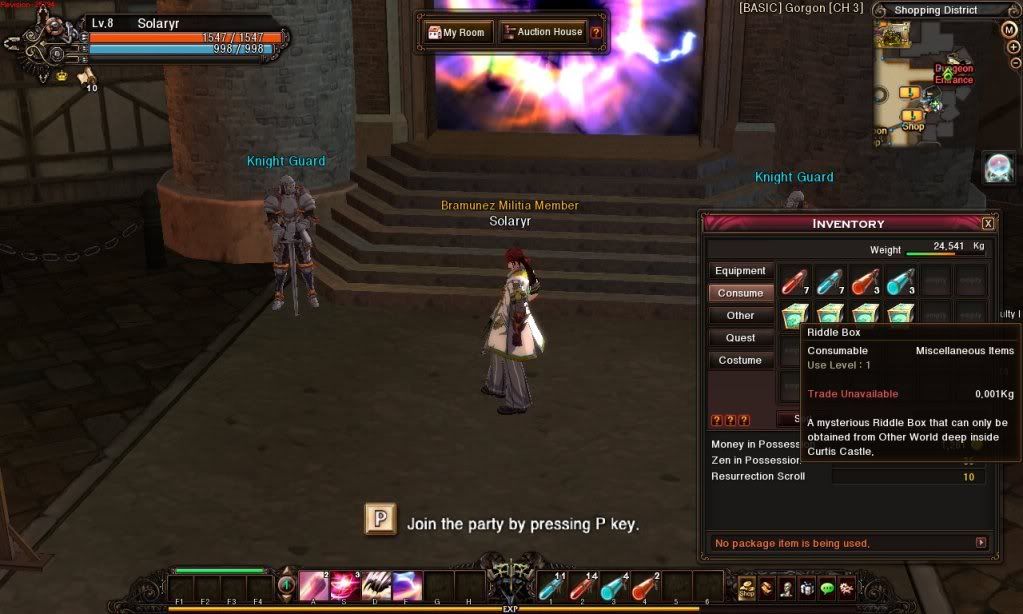Expand the package item arrow in Inventory
Viewport: 1023px width, 614px height.
pyautogui.click(x=981, y=543)
